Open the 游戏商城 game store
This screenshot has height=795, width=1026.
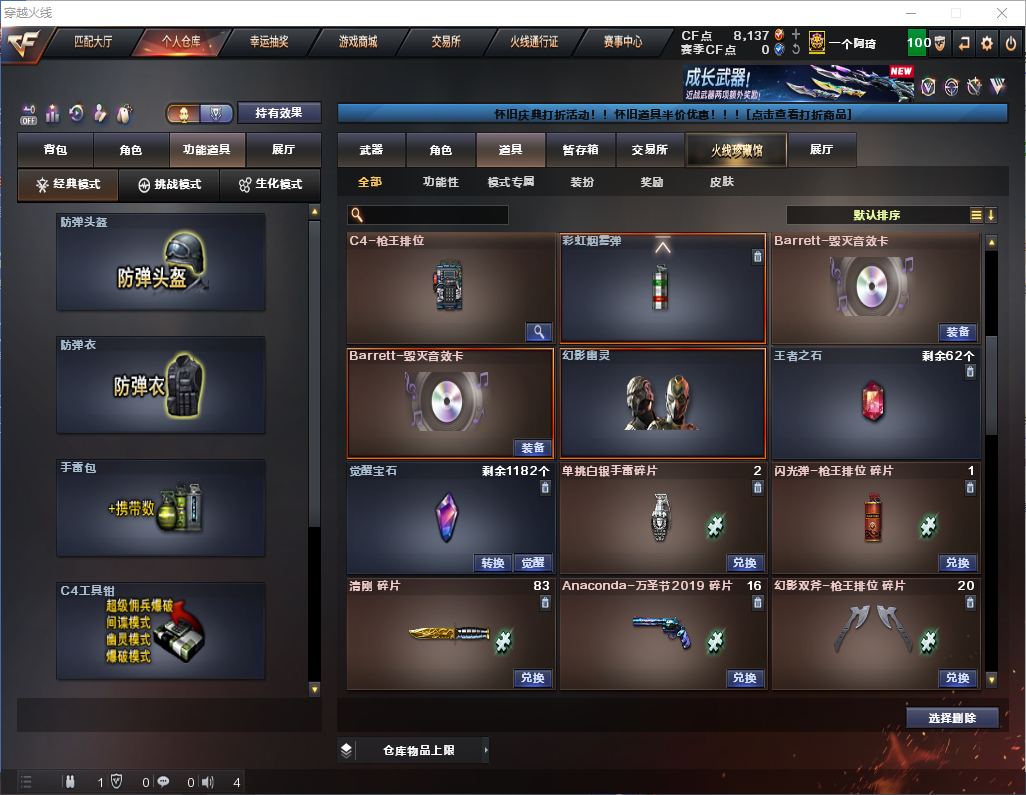358,43
